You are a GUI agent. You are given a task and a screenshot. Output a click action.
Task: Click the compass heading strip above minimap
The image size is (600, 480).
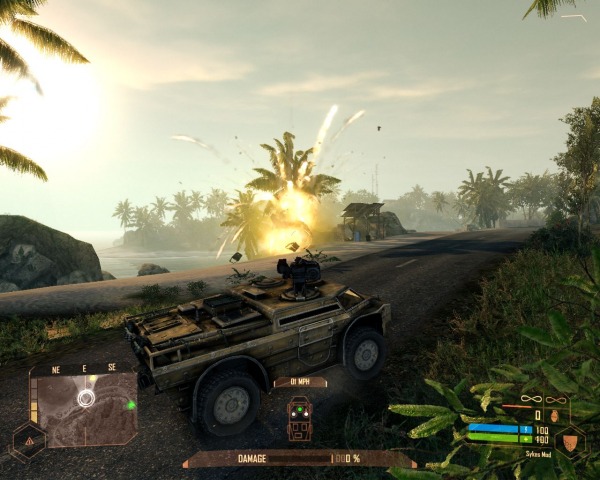tap(85, 368)
